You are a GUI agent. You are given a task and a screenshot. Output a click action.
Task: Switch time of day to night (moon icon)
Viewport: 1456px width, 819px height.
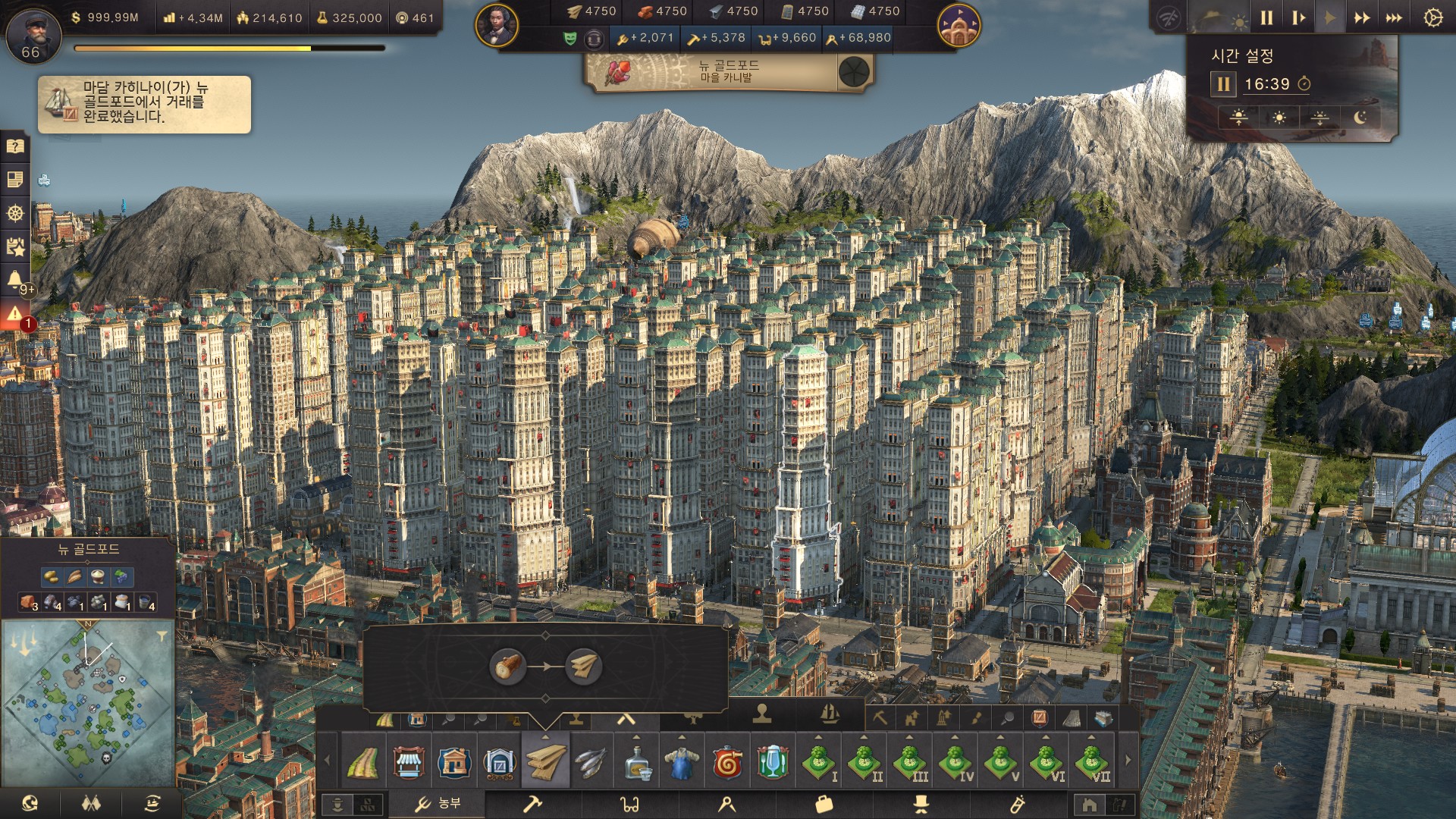[x=1360, y=118]
